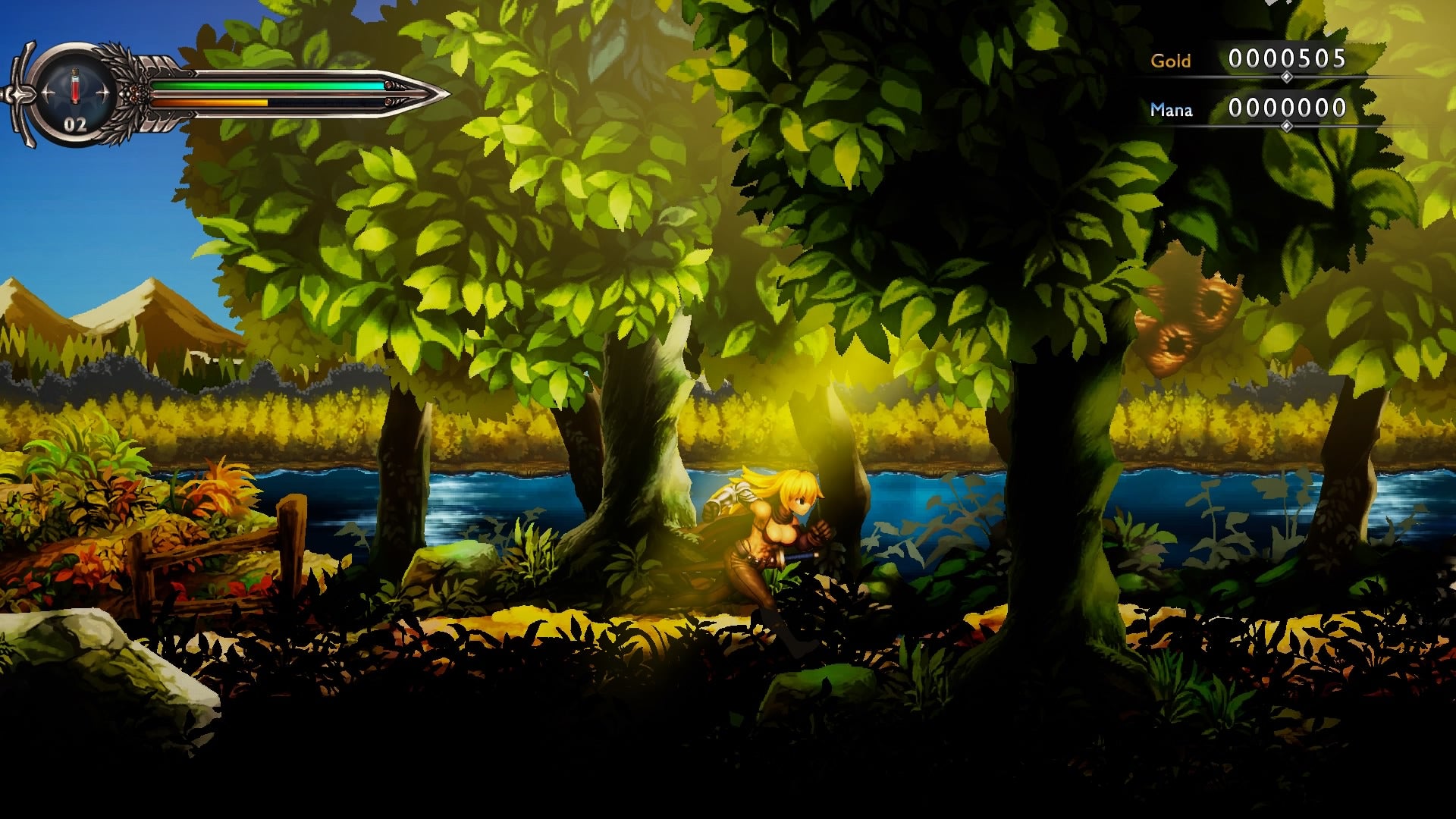This screenshot has height=819, width=1456.
Task: Click the diamond divider under the Mana counter
Action: click(x=1286, y=126)
